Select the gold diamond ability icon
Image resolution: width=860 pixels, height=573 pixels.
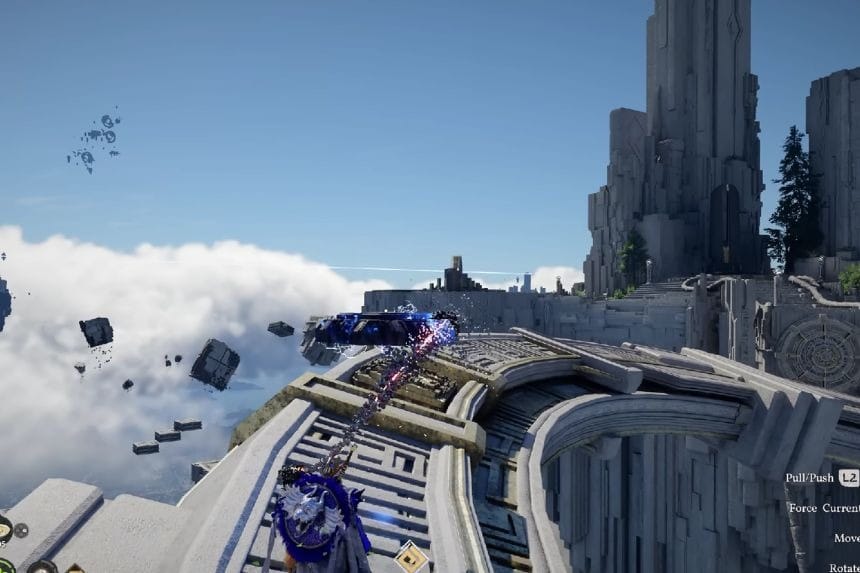(x=411, y=556)
